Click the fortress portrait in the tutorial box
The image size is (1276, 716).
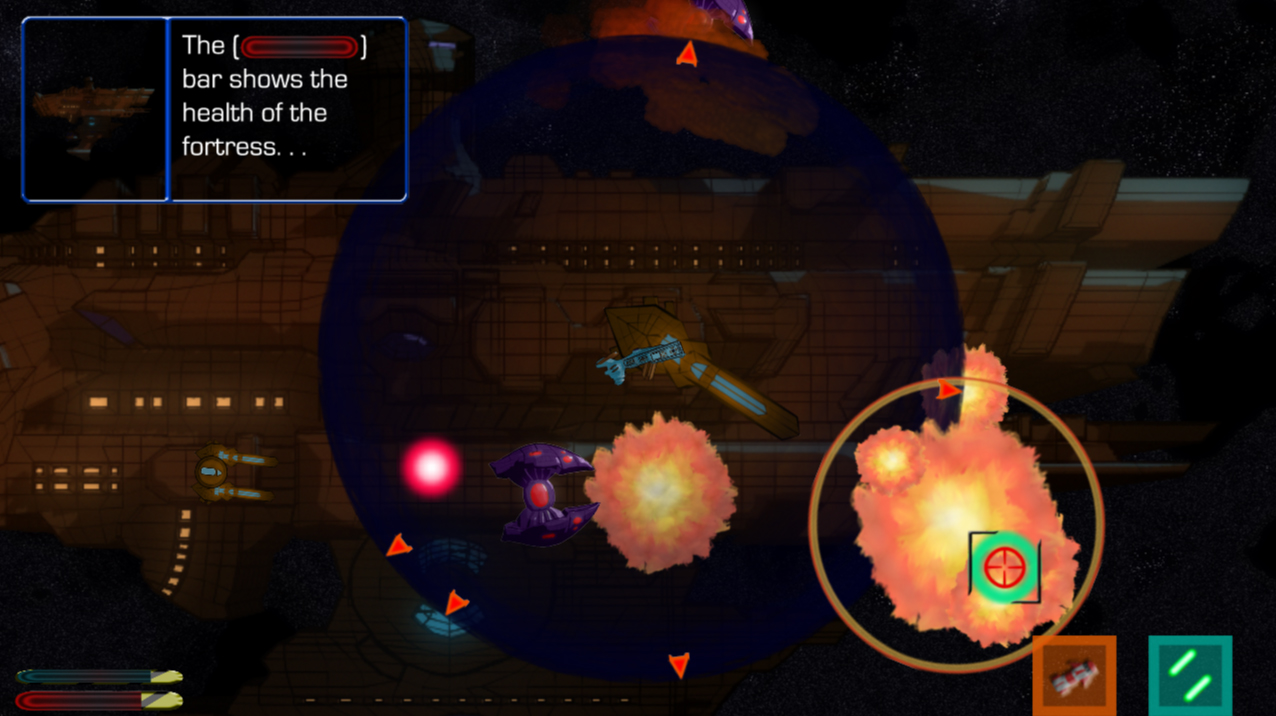tap(95, 109)
